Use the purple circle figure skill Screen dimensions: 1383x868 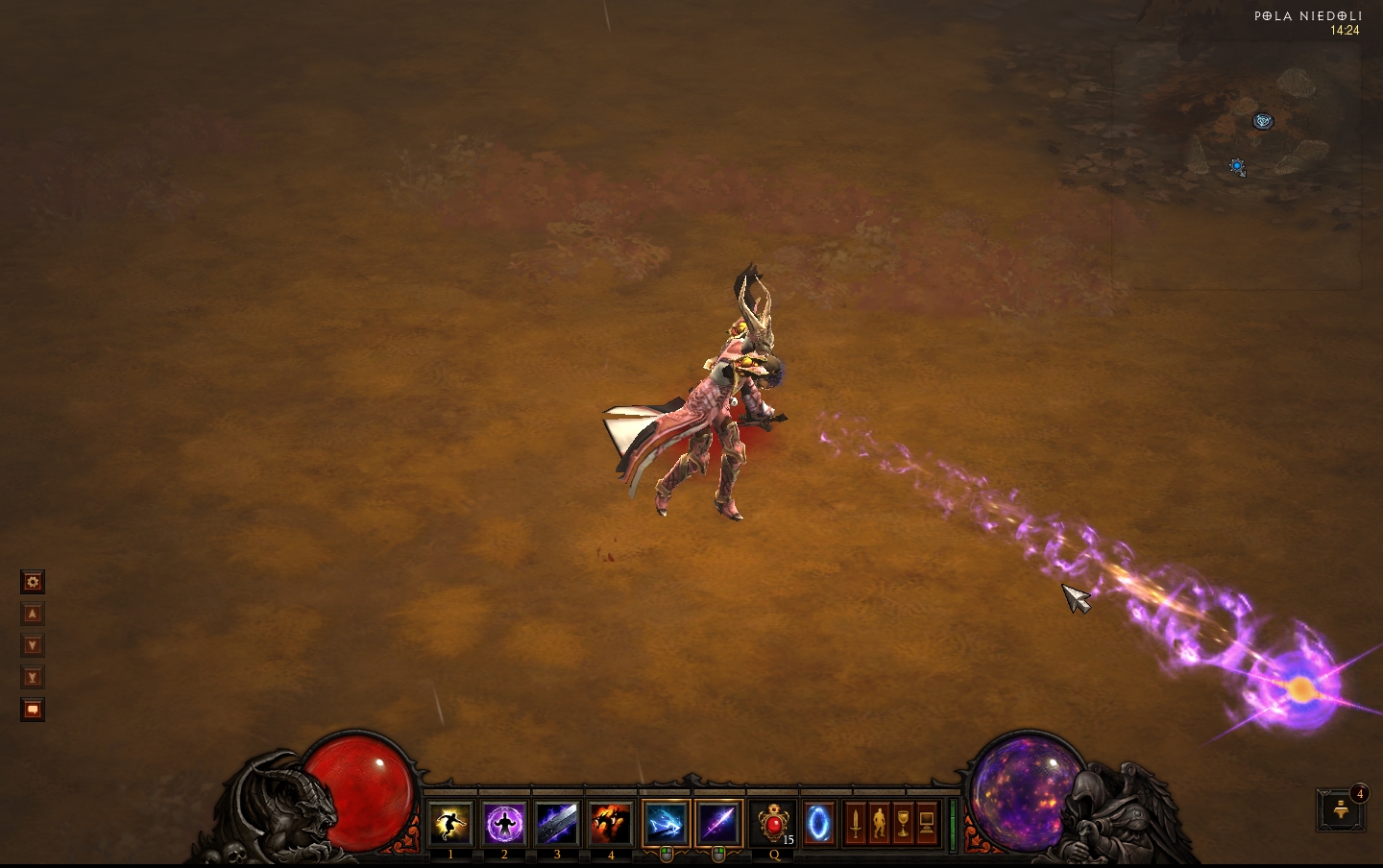pos(504,824)
